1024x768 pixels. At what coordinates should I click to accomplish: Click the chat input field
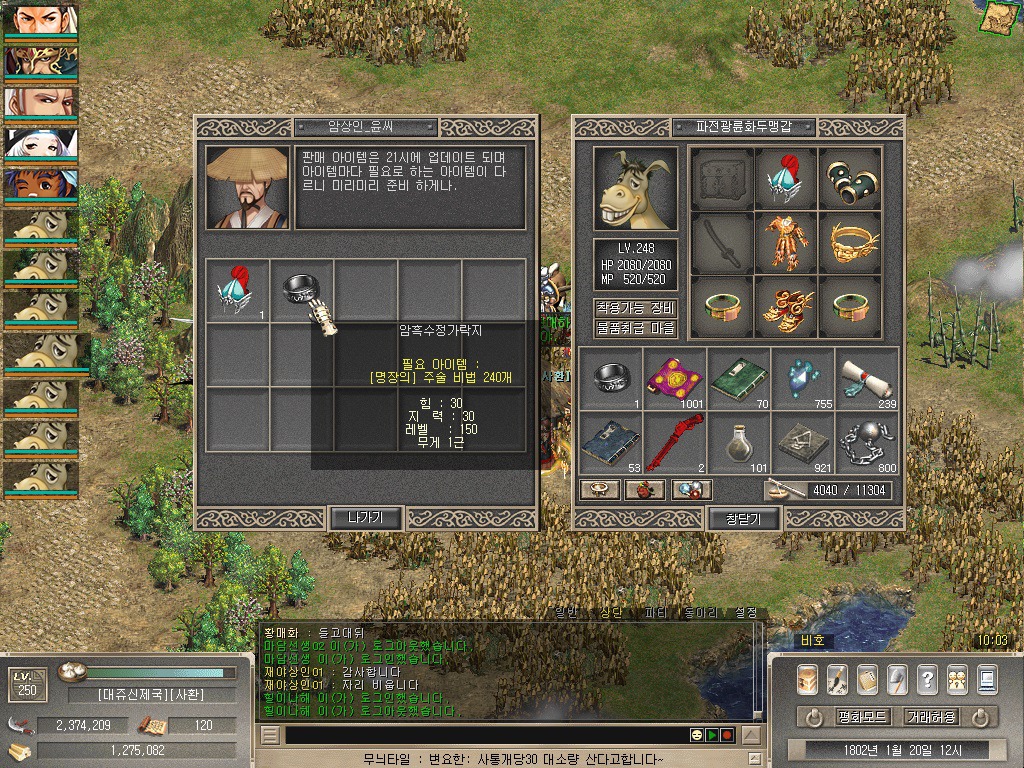click(480, 735)
